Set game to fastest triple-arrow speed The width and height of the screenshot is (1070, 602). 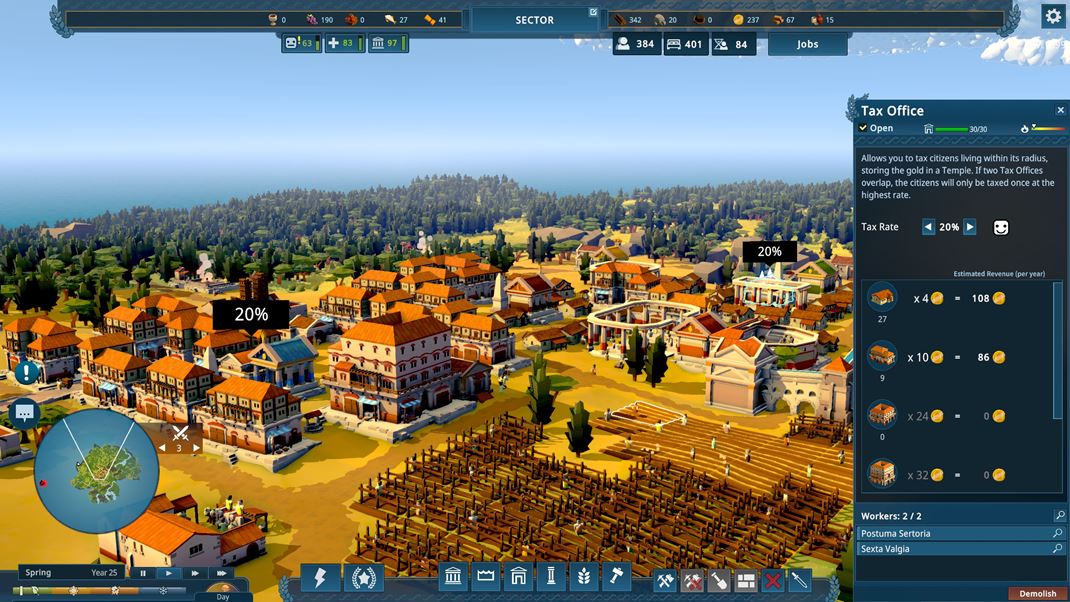pos(221,573)
